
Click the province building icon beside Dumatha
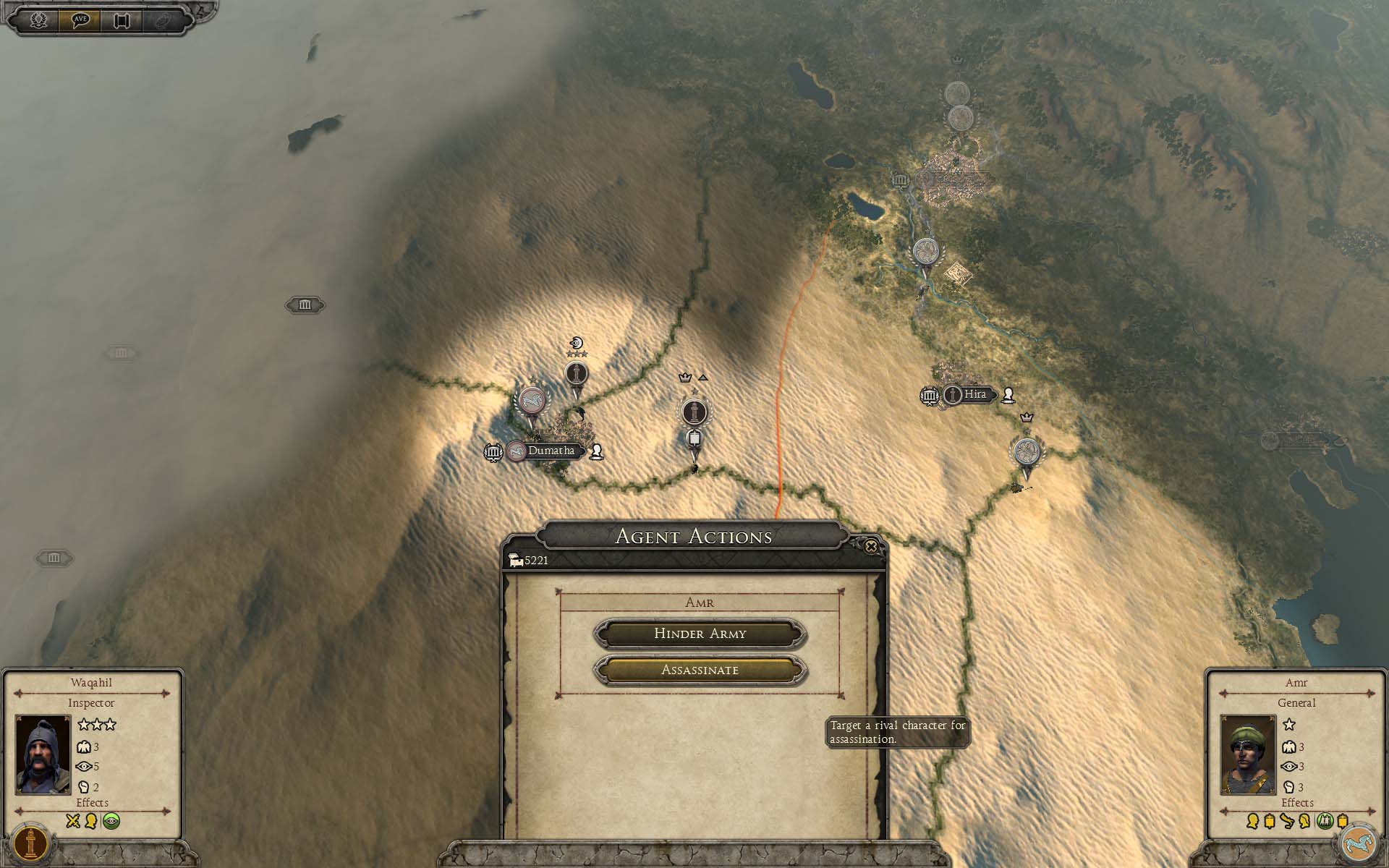(x=493, y=453)
